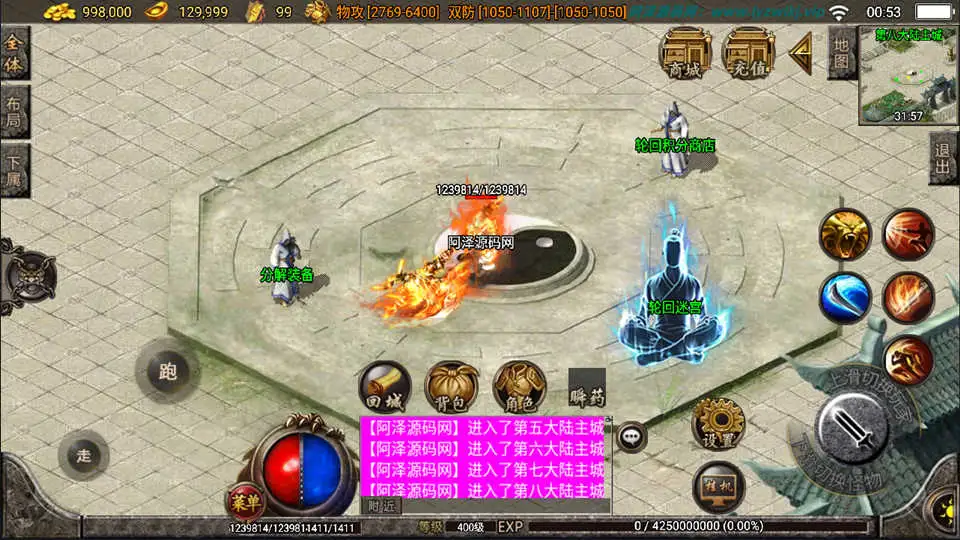This screenshot has height=540, width=960.
Task: Hit the 退出 exit button
Action: (x=943, y=158)
